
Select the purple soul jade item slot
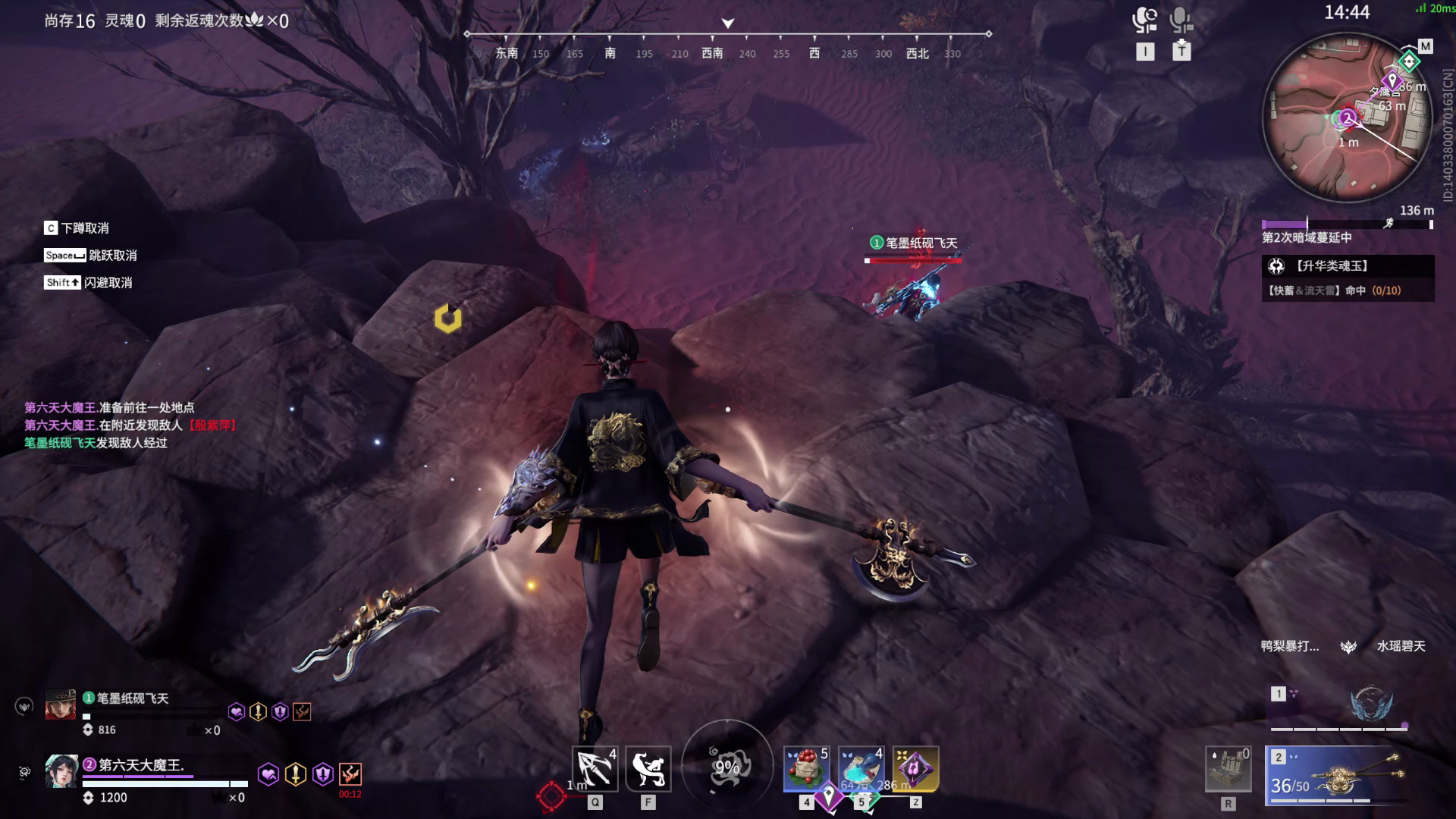915,769
